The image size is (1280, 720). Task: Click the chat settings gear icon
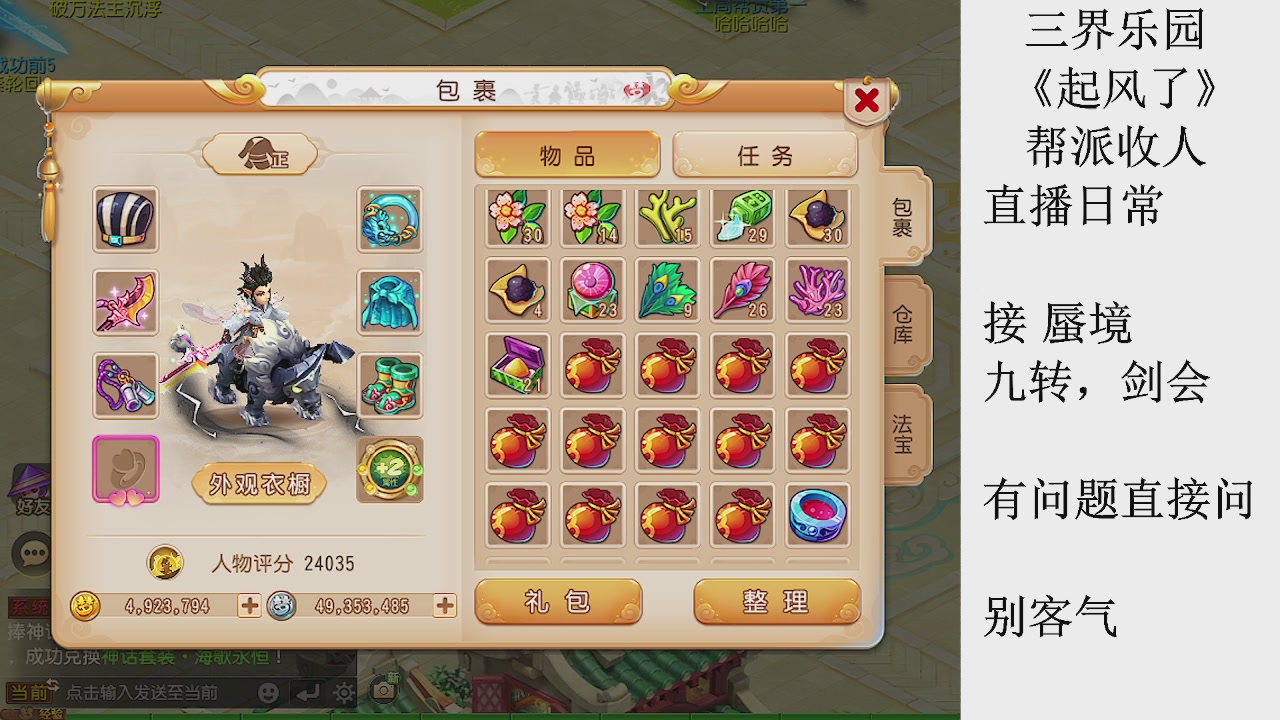pyautogui.click(x=343, y=691)
